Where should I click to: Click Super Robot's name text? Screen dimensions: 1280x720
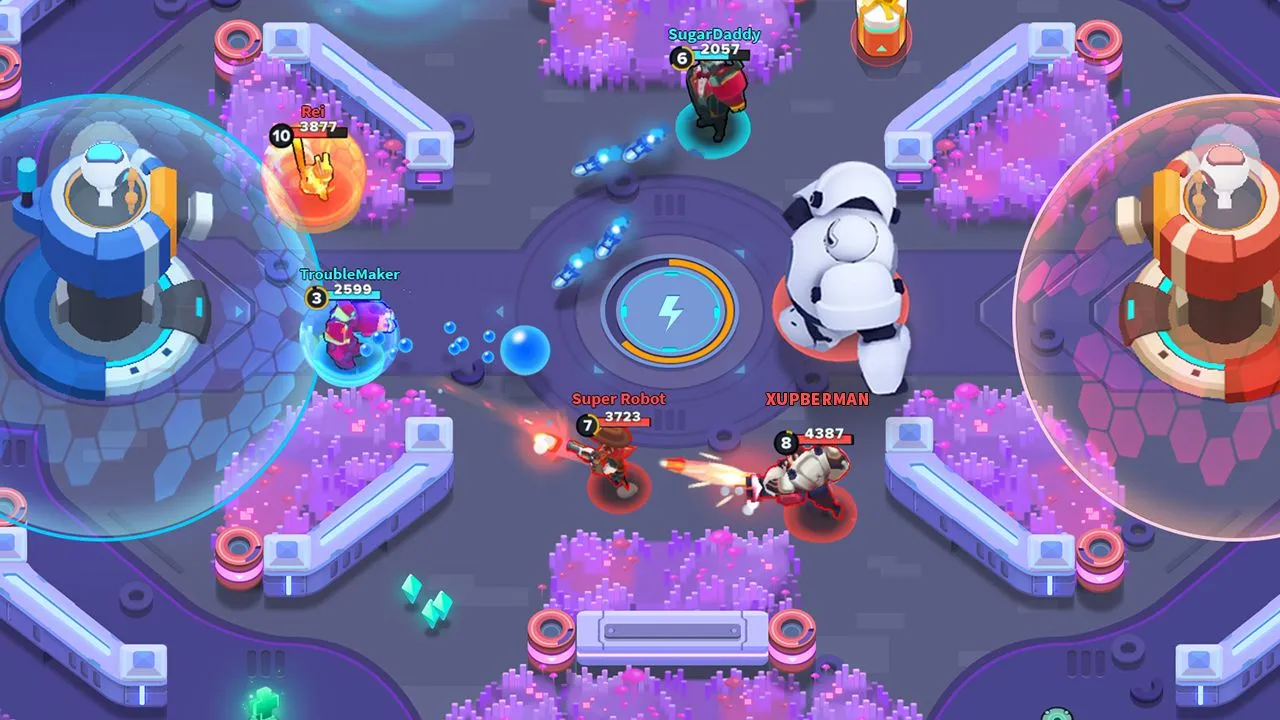pos(618,398)
